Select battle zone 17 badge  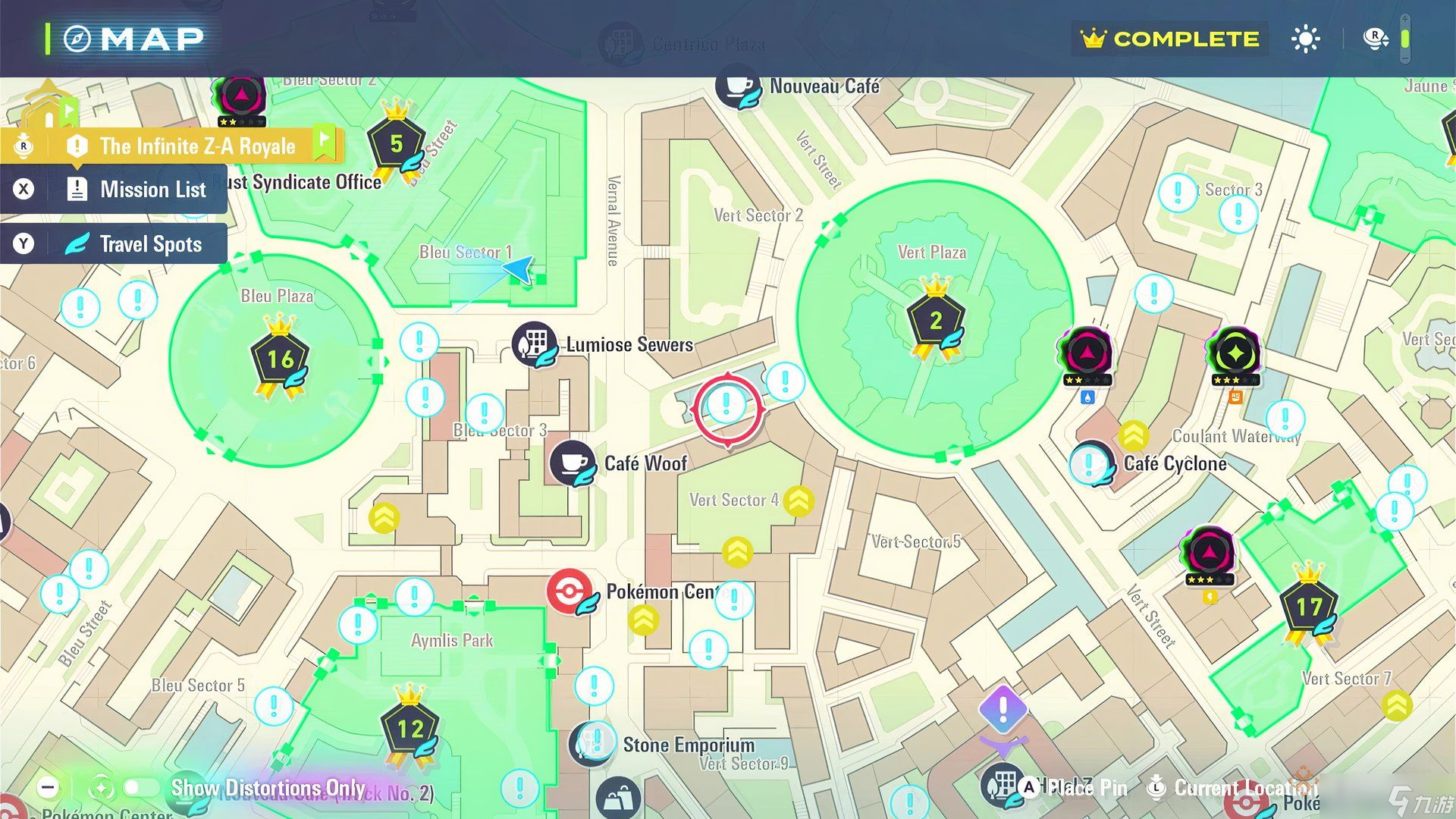coord(1309,607)
